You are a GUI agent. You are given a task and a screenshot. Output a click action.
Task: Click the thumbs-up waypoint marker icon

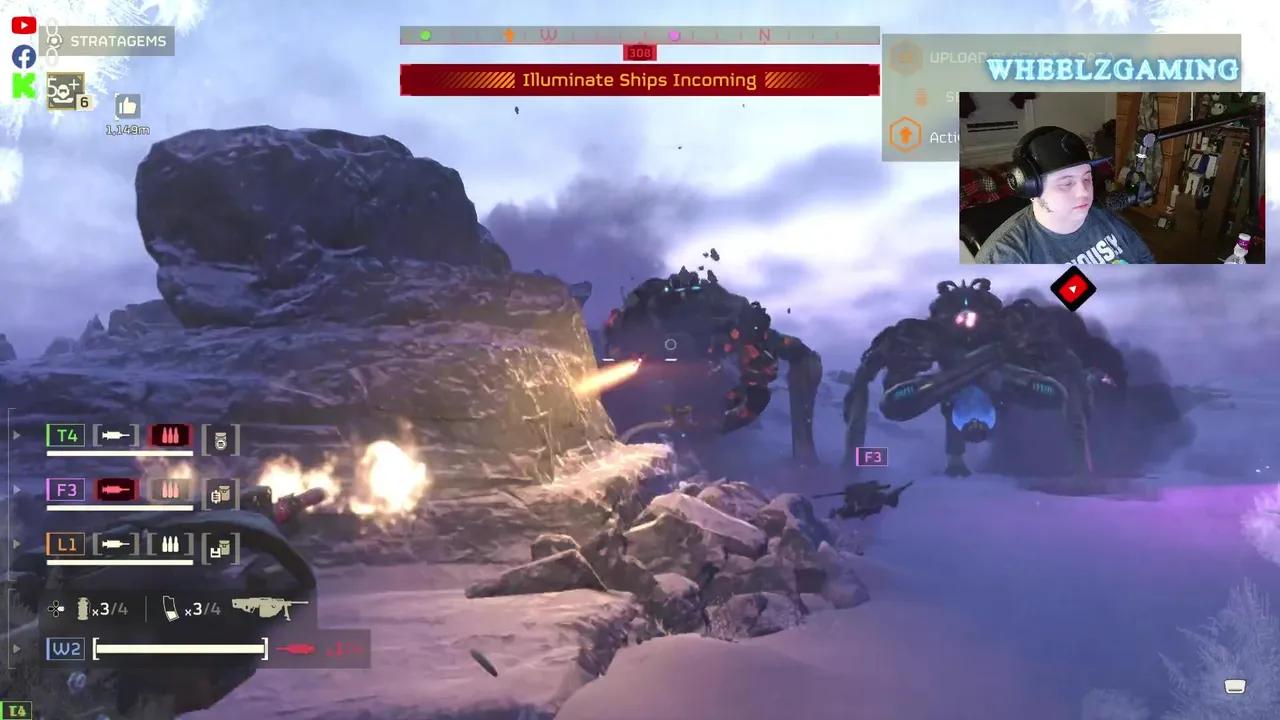coord(127,106)
